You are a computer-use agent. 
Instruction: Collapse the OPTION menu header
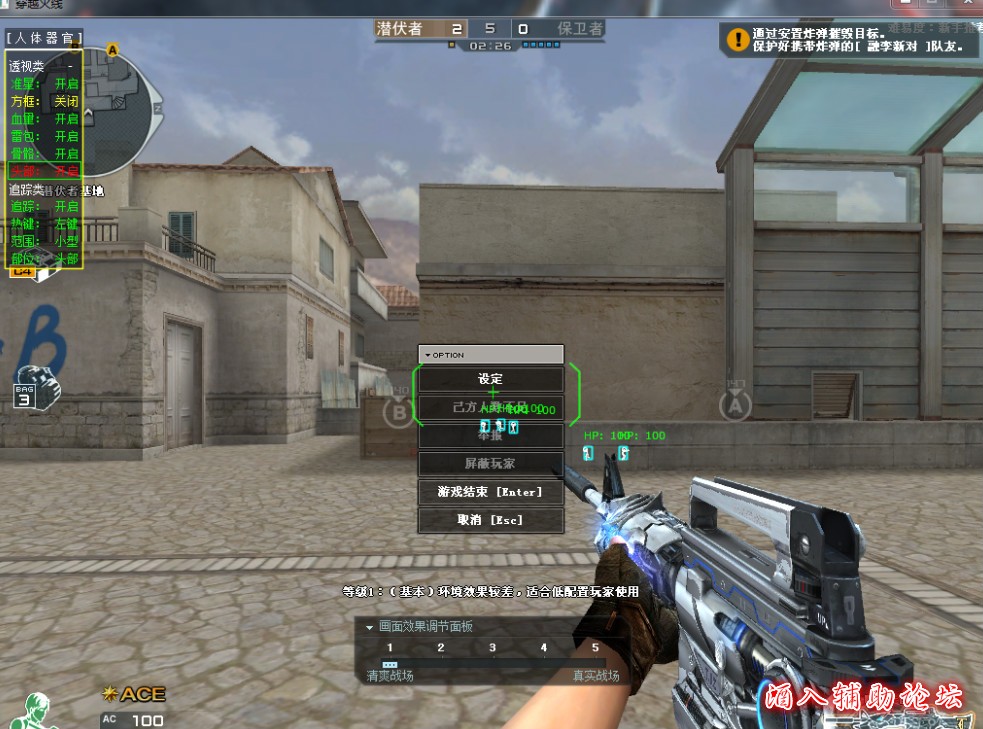429,355
